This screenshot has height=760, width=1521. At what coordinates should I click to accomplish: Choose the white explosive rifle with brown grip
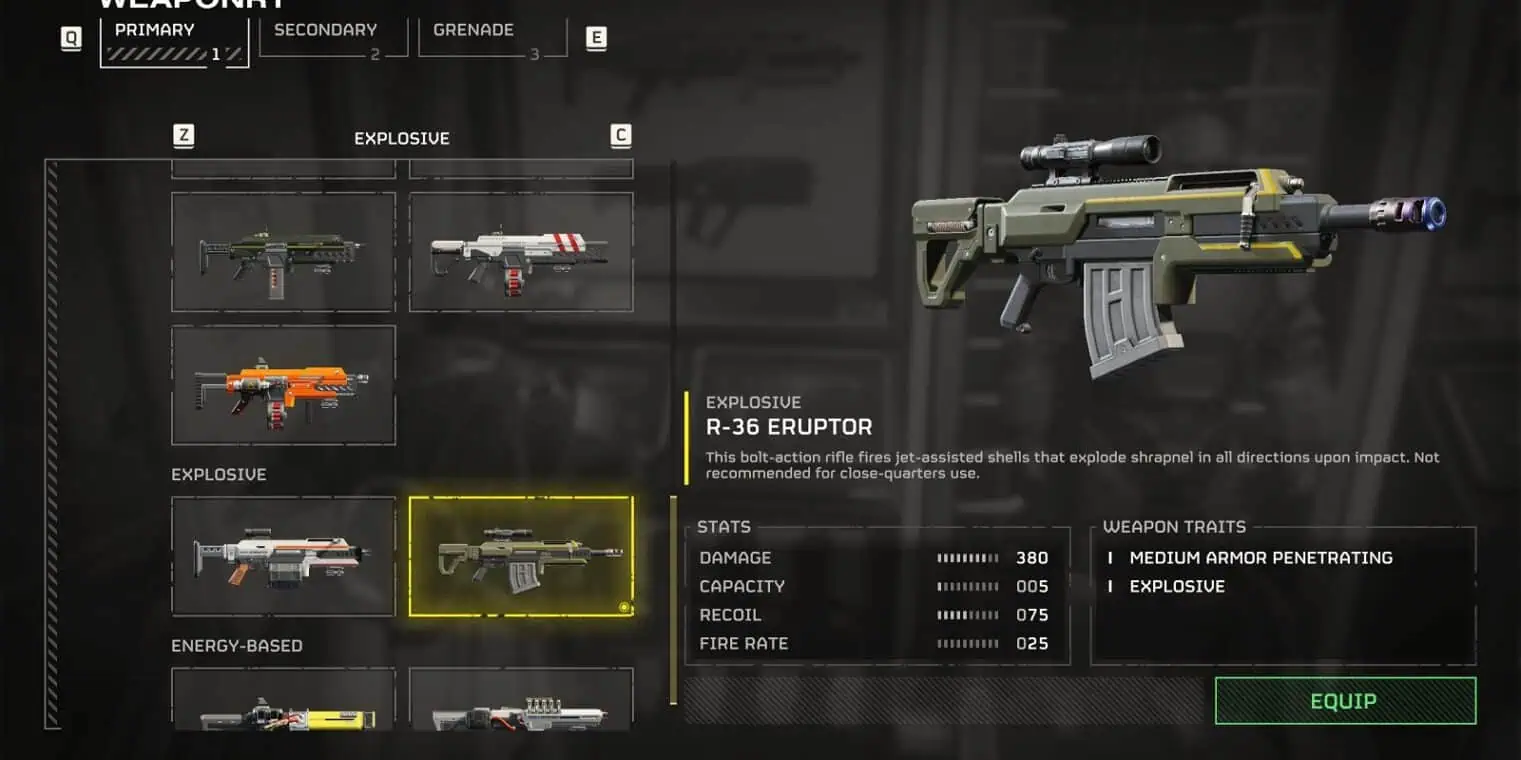coord(283,556)
